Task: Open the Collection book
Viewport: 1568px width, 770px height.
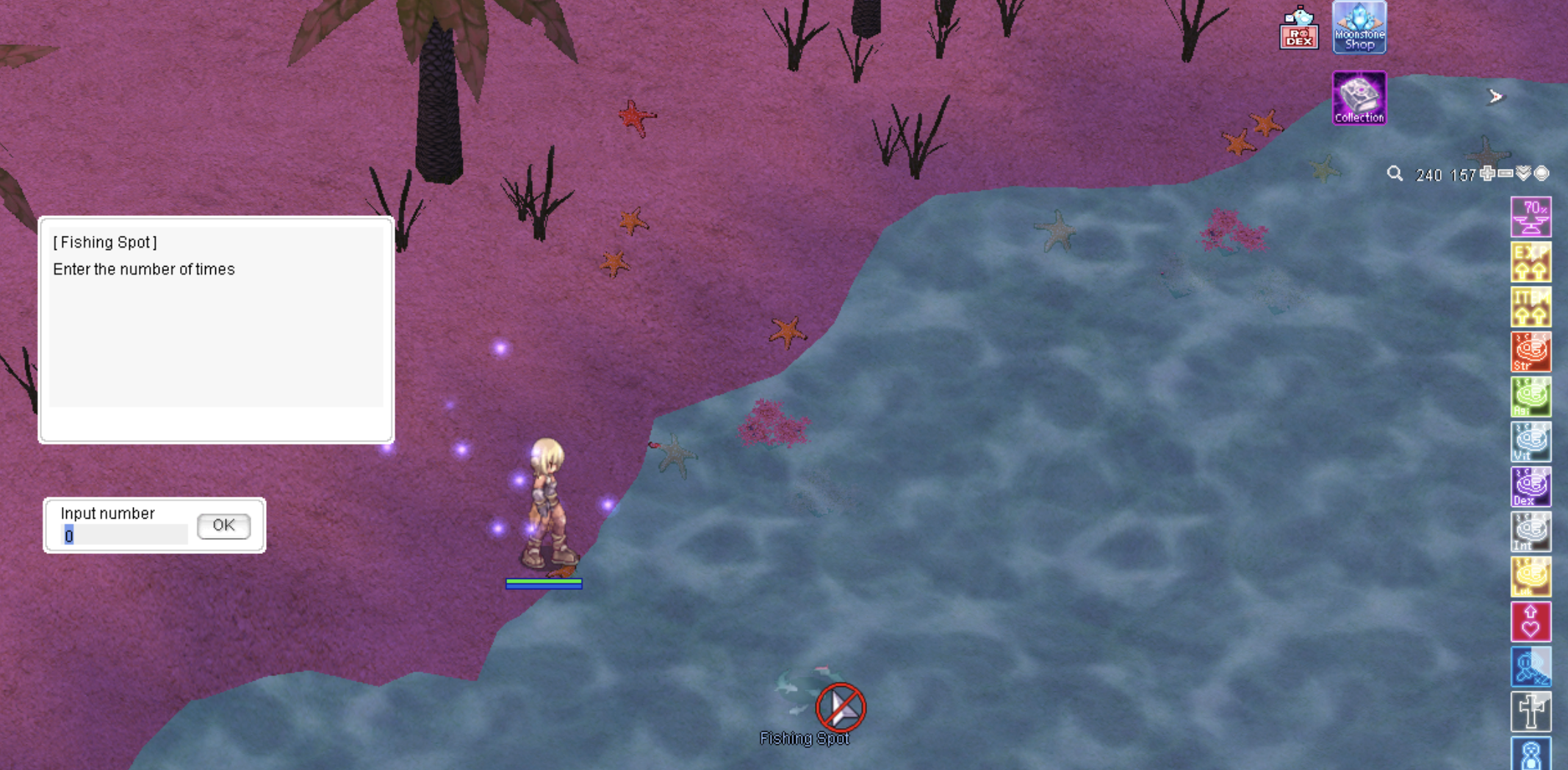Action: (1359, 98)
